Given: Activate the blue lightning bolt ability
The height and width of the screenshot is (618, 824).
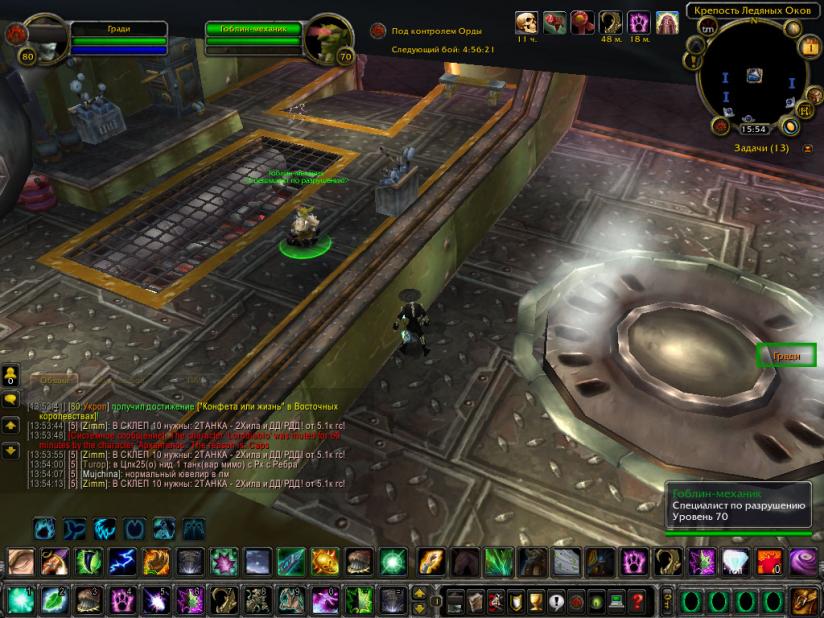Looking at the screenshot, I should (x=123, y=561).
